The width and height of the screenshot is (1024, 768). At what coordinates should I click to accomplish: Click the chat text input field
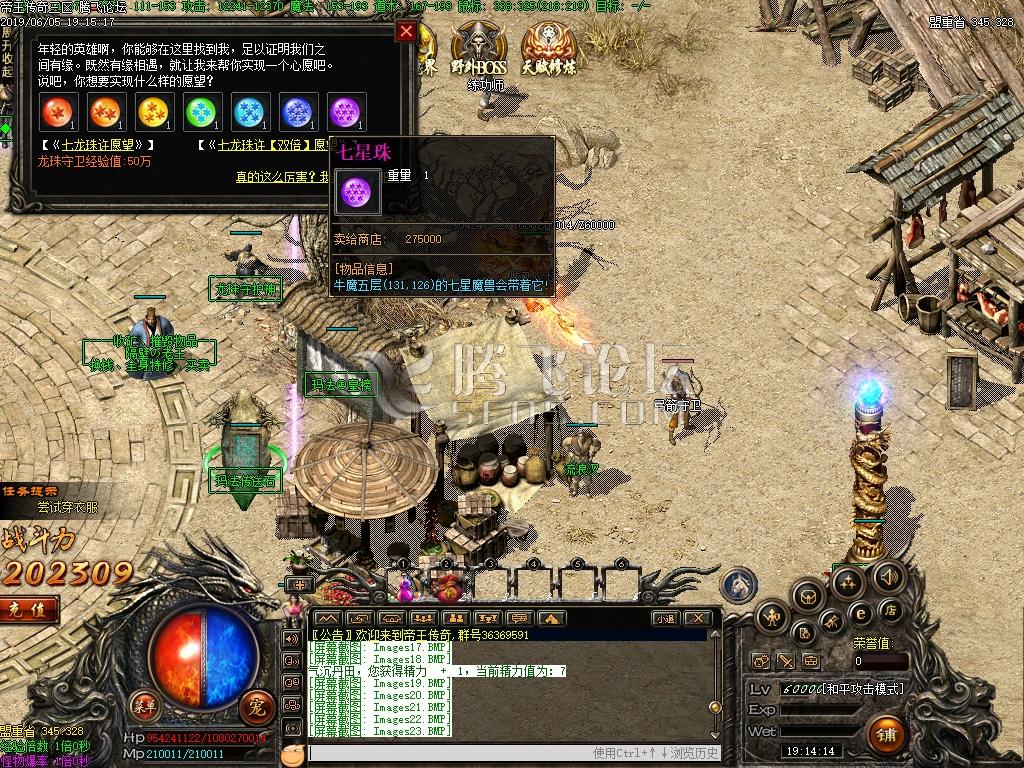point(450,753)
